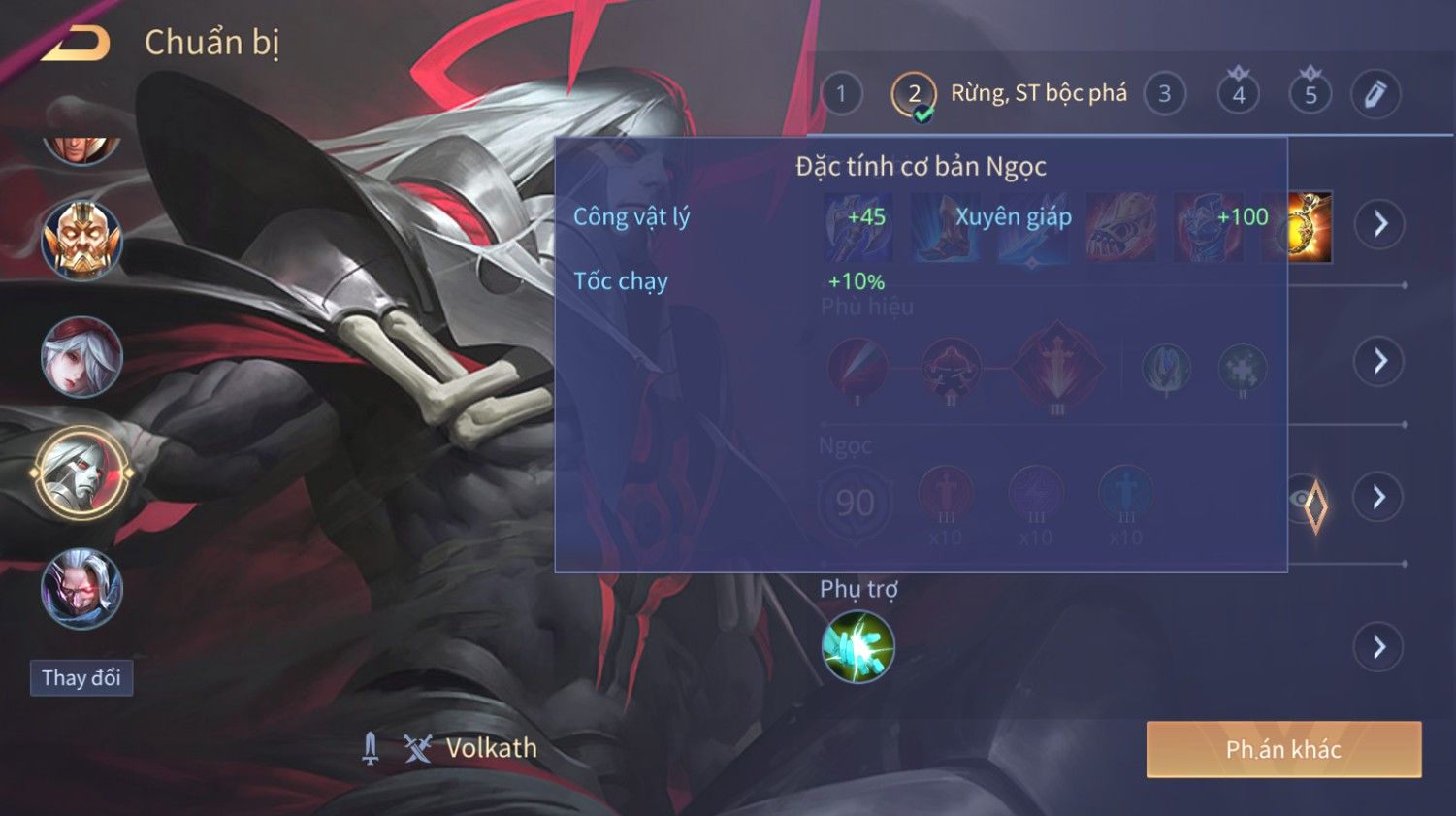
Task: Open the Ngọc section arrow
Action: pyautogui.click(x=1379, y=498)
